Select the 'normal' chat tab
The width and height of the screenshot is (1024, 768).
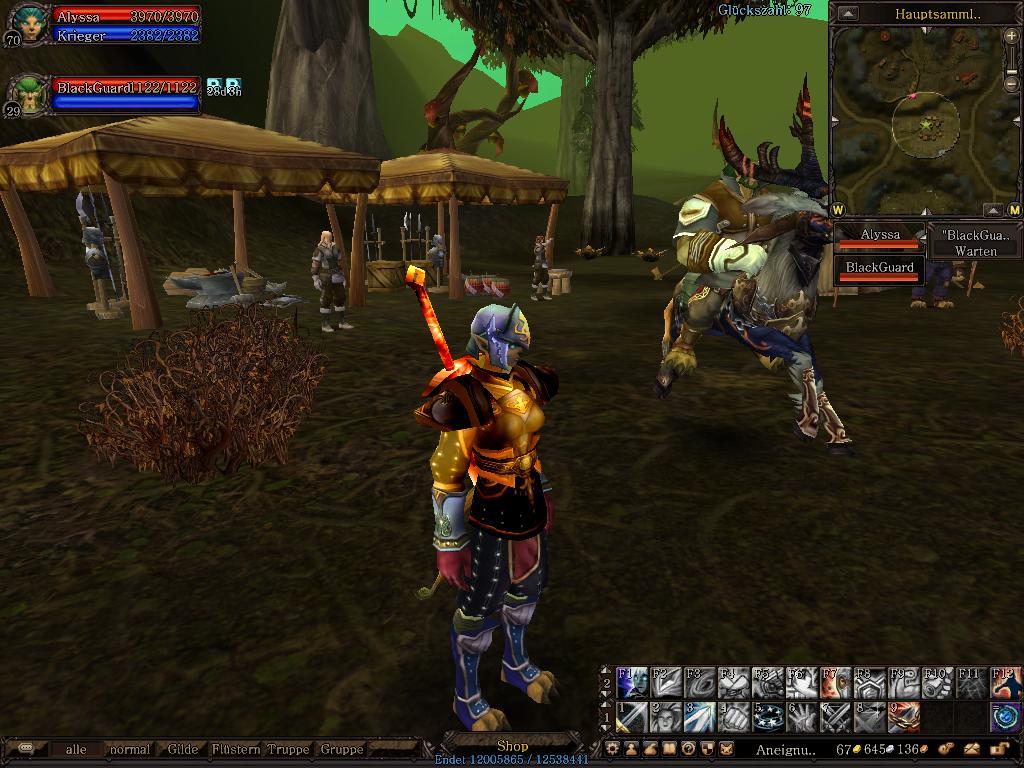click(130, 749)
